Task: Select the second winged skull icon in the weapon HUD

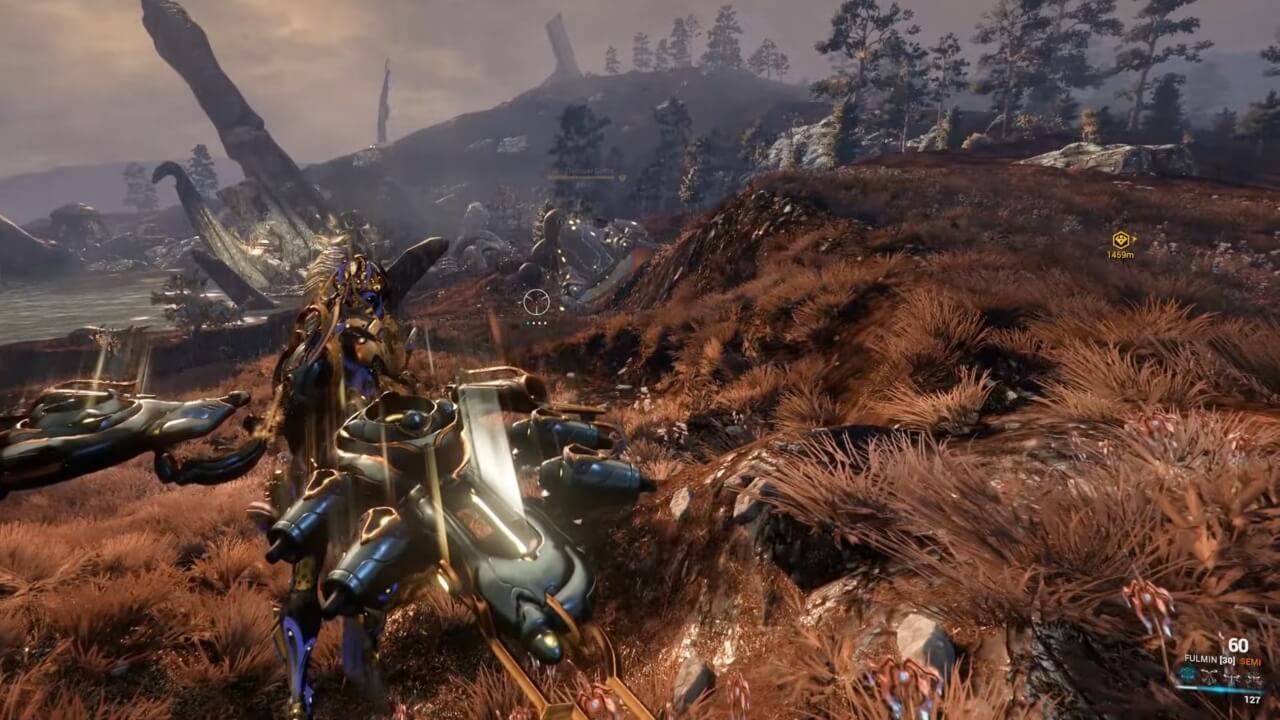Action: (1231, 678)
